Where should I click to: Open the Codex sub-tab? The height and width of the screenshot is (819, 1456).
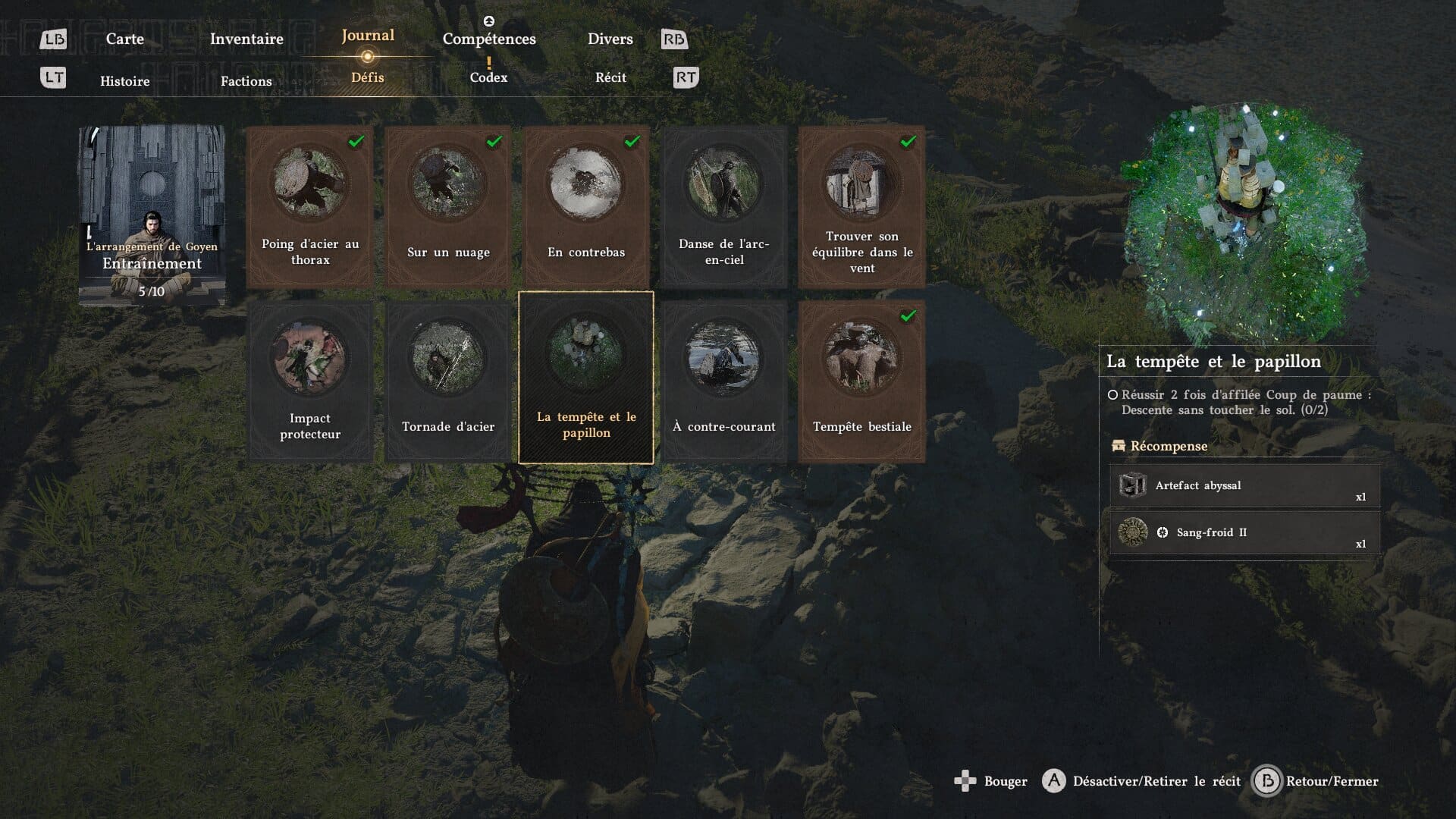(488, 77)
